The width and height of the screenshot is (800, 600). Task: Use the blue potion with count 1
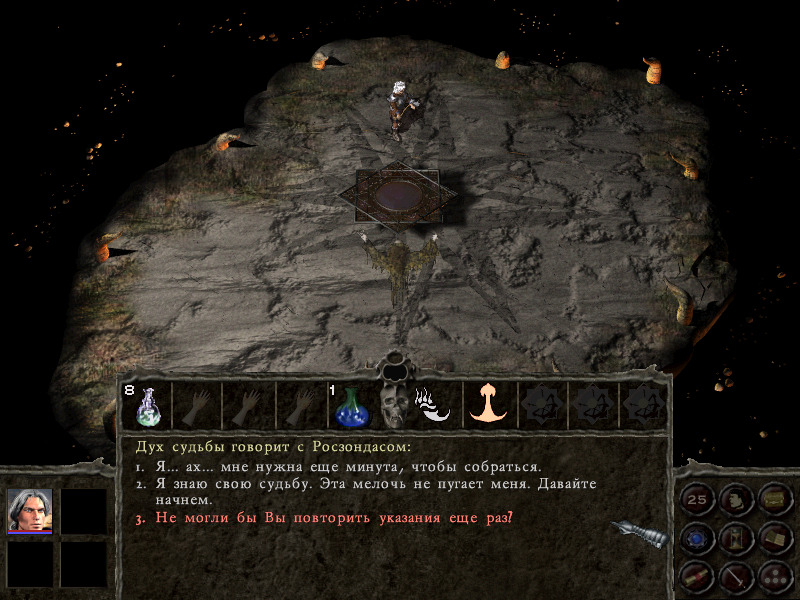click(x=351, y=406)
